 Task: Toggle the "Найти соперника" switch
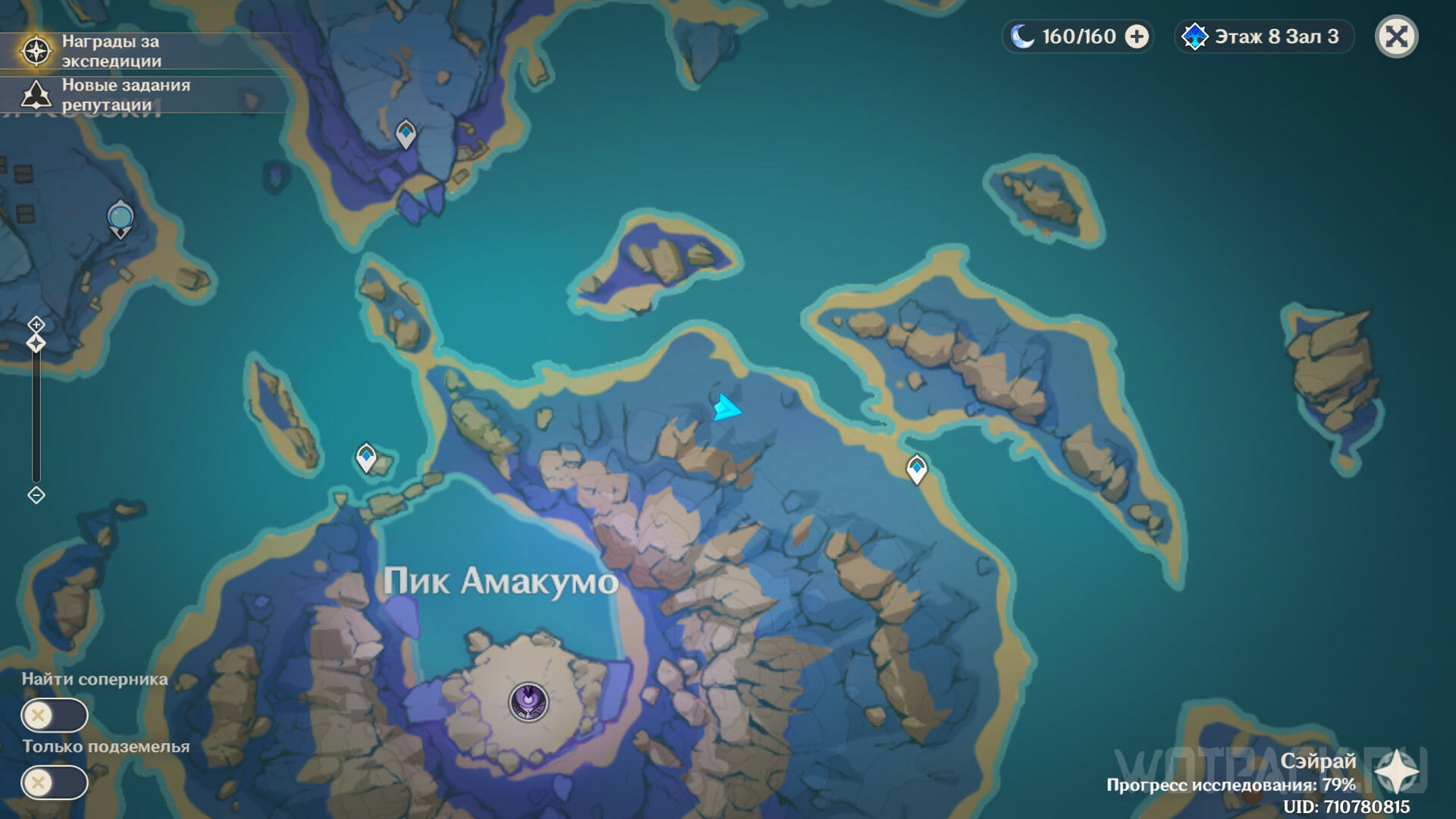click(x=54, y=715)
